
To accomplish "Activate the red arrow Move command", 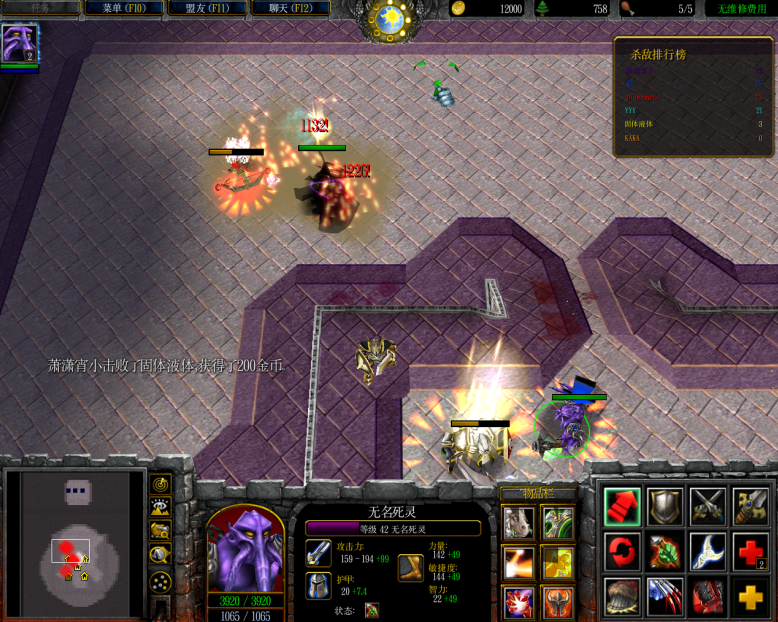I will pyautogui.click(x=622, y=507).
